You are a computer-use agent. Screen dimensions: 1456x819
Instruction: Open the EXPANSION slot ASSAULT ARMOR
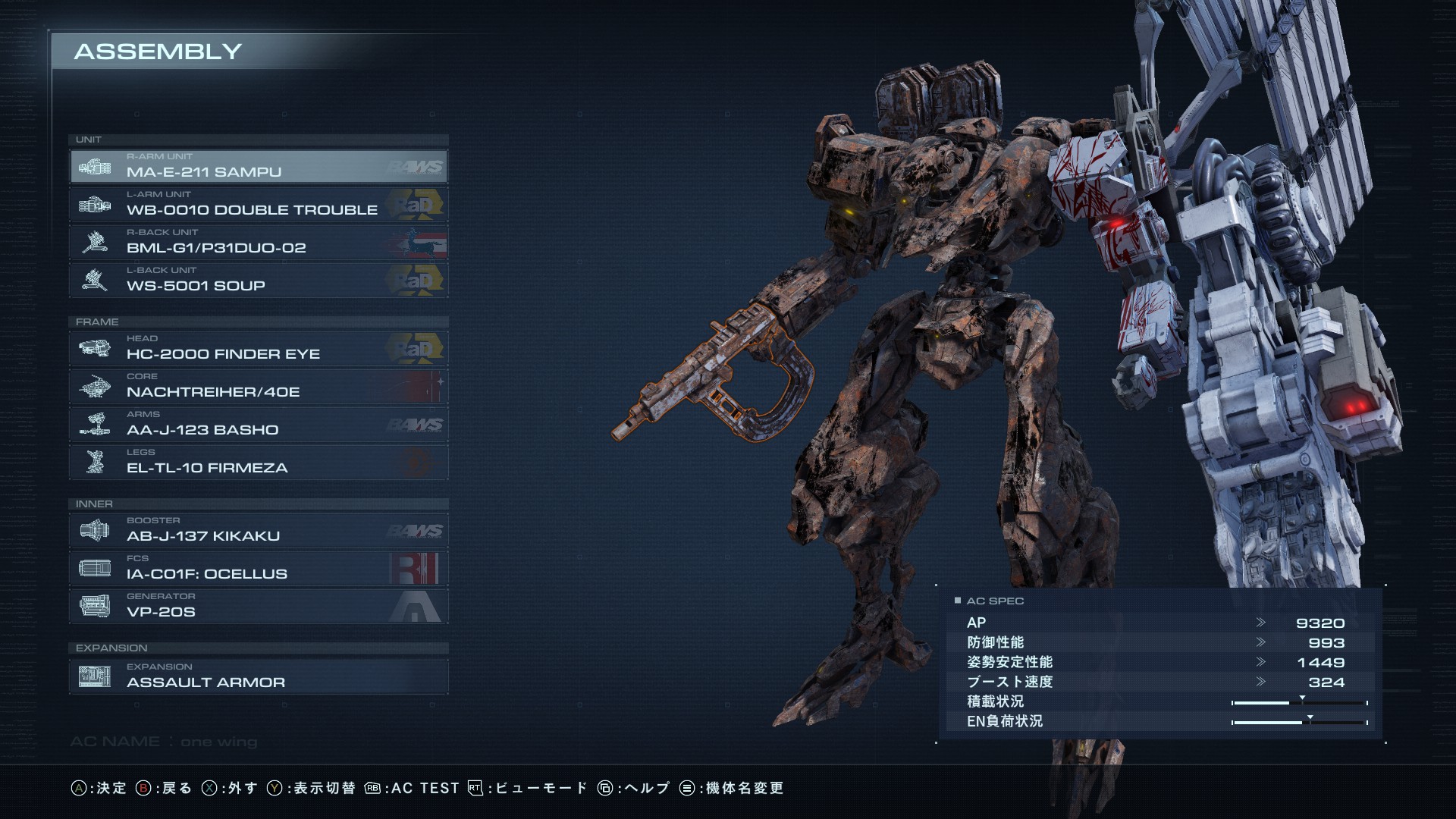point(258,677)
